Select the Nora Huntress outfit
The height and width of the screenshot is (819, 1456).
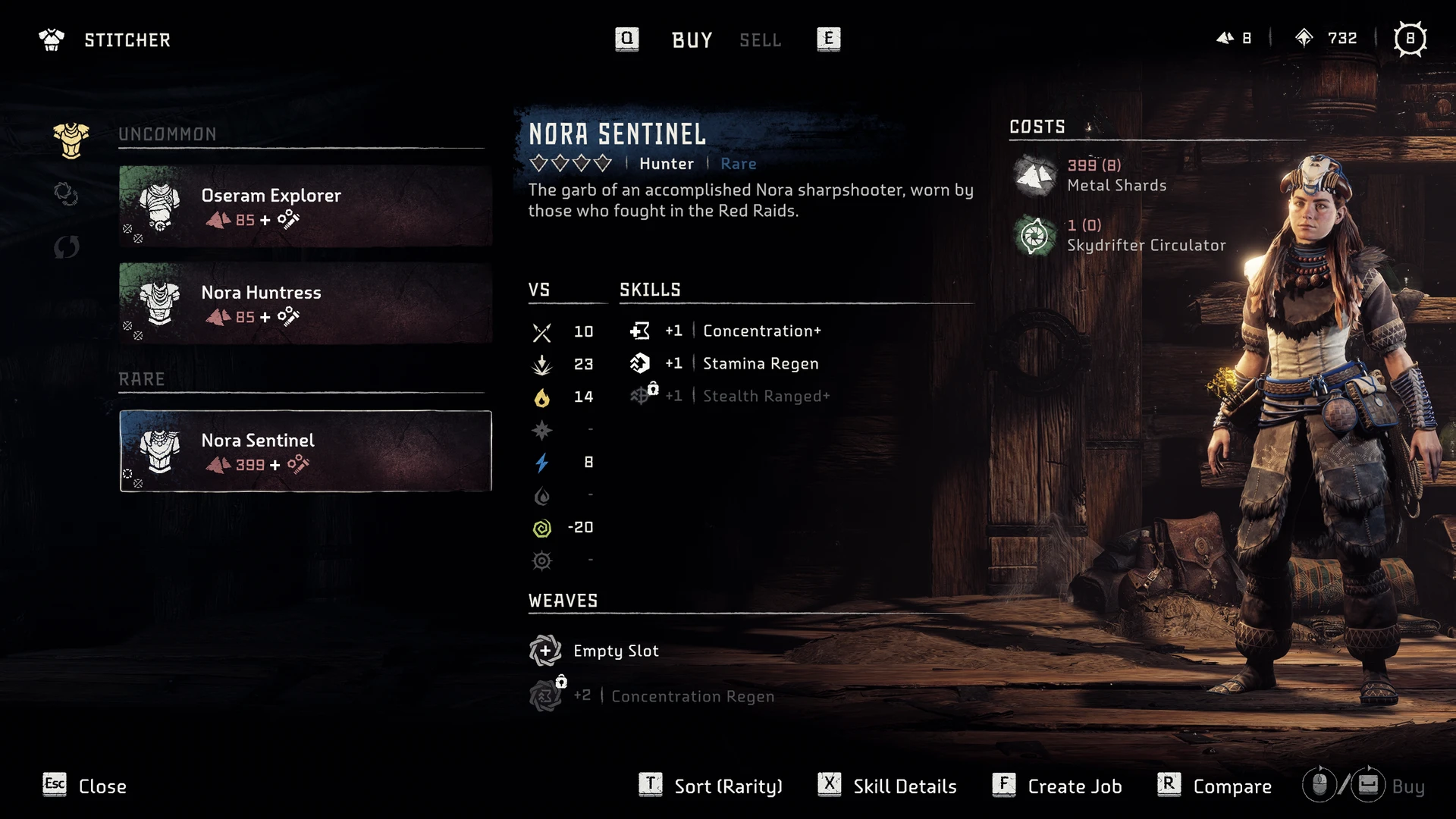coord(305,303)
